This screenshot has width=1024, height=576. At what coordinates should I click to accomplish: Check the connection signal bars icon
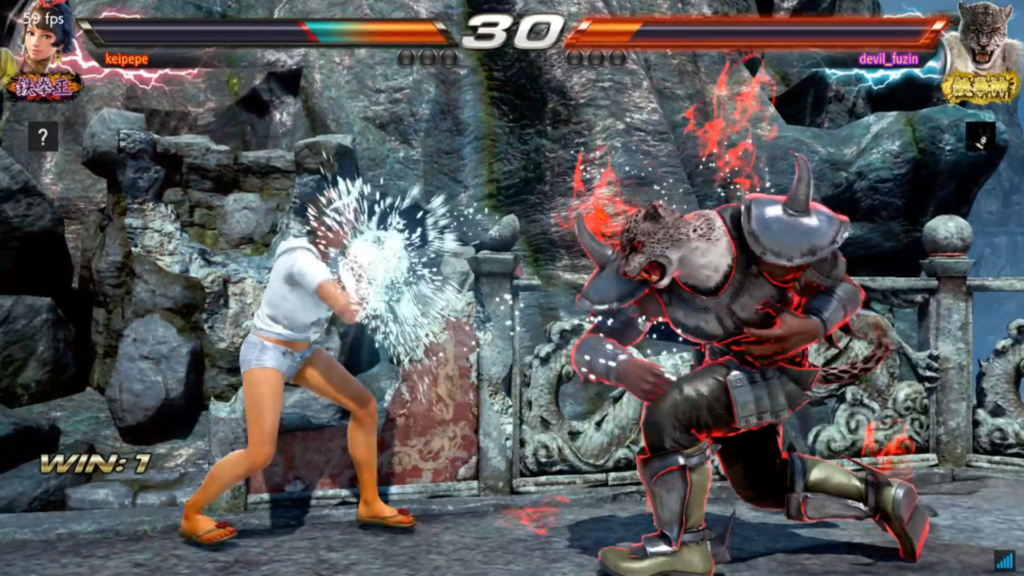click(x=1004, y=560)
